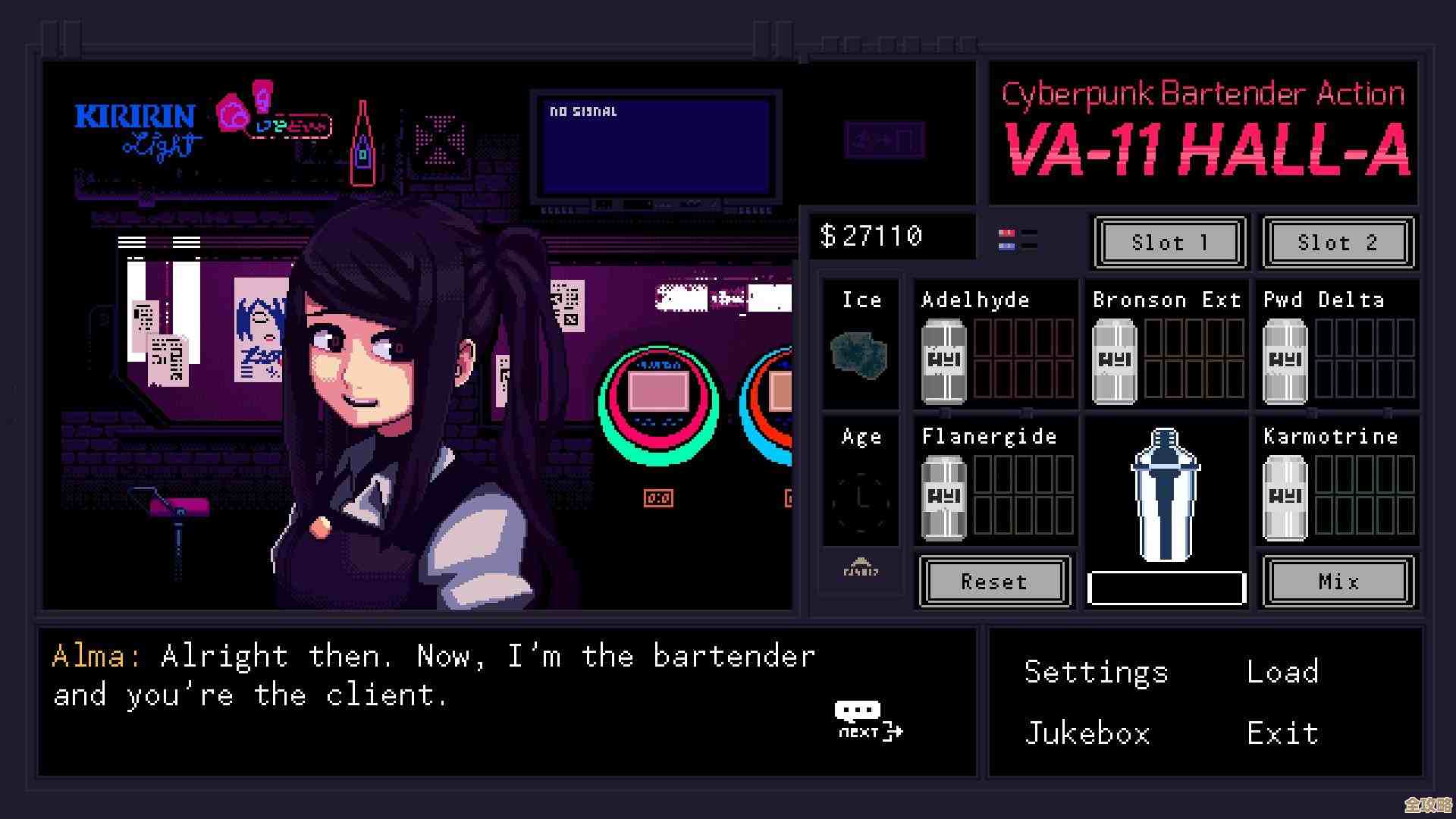
Task: Click the cocktail shaker
Action: pos(1165,494)
